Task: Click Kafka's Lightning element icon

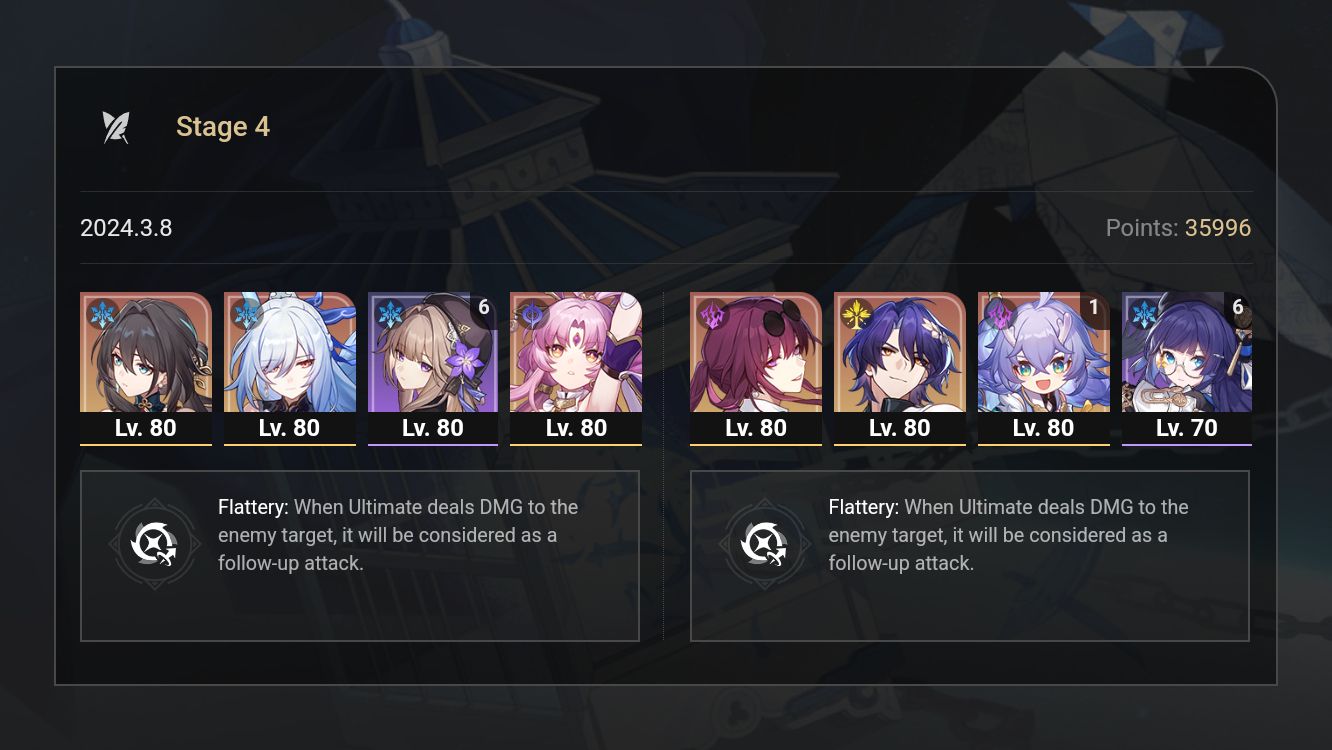Action: [709, 312]
